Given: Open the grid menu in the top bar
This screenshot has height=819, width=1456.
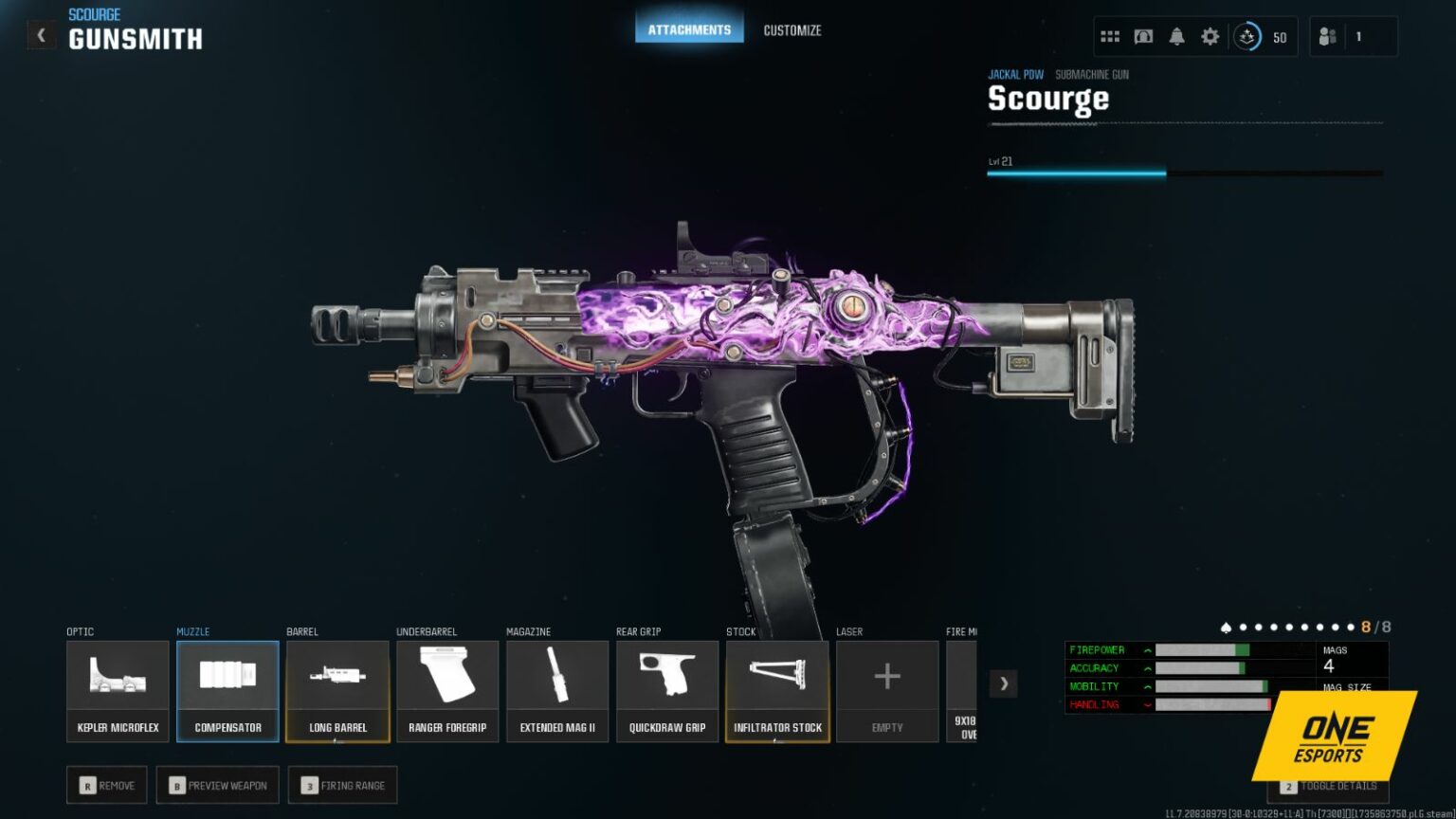Looking at the screenshot, I should click(x=1109, y=35).
